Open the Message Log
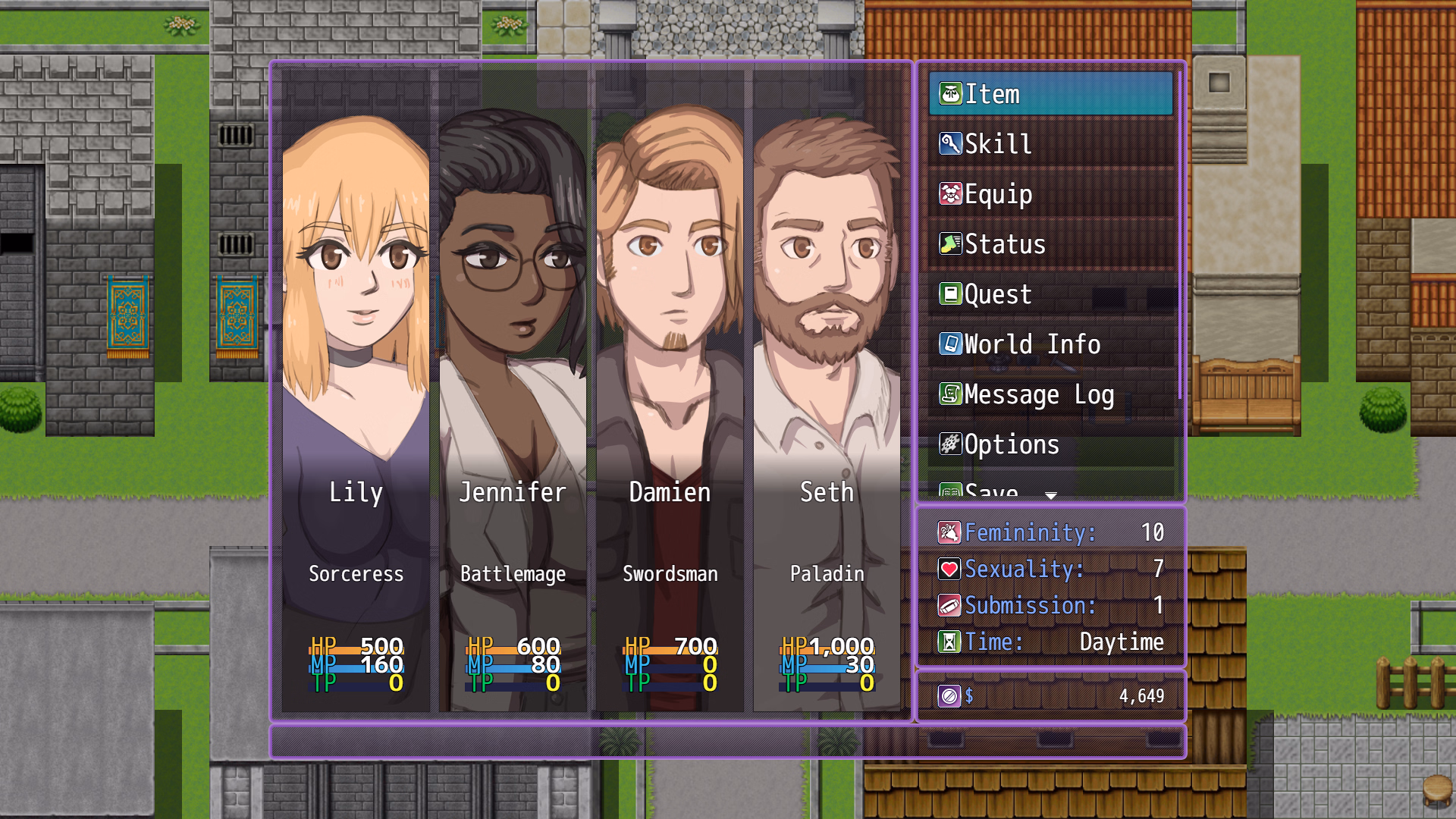This screenshot has width=1456, height=819. [1039, 394]
